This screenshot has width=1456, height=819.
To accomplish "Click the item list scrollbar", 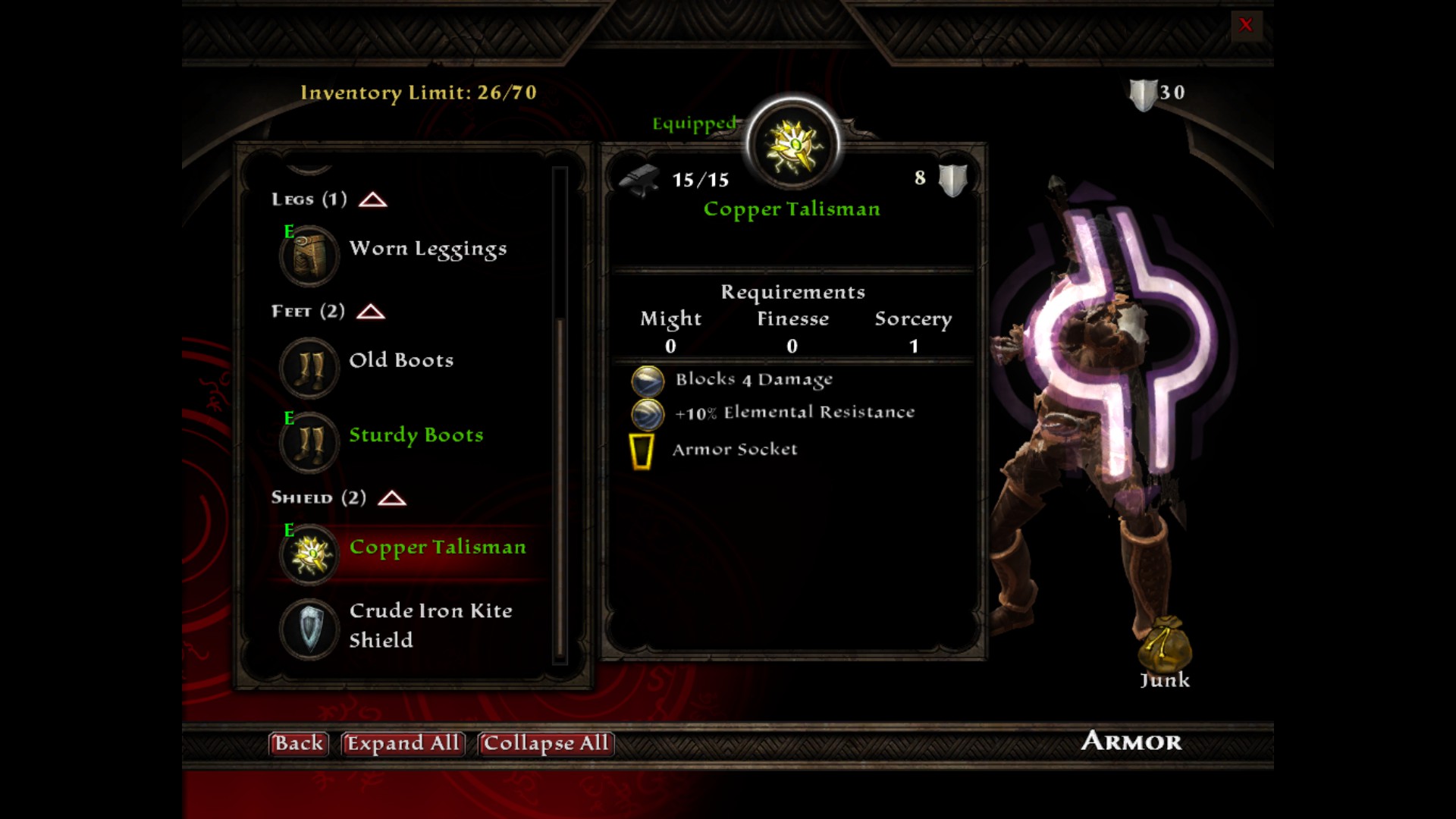I will (x=560, y=485).
